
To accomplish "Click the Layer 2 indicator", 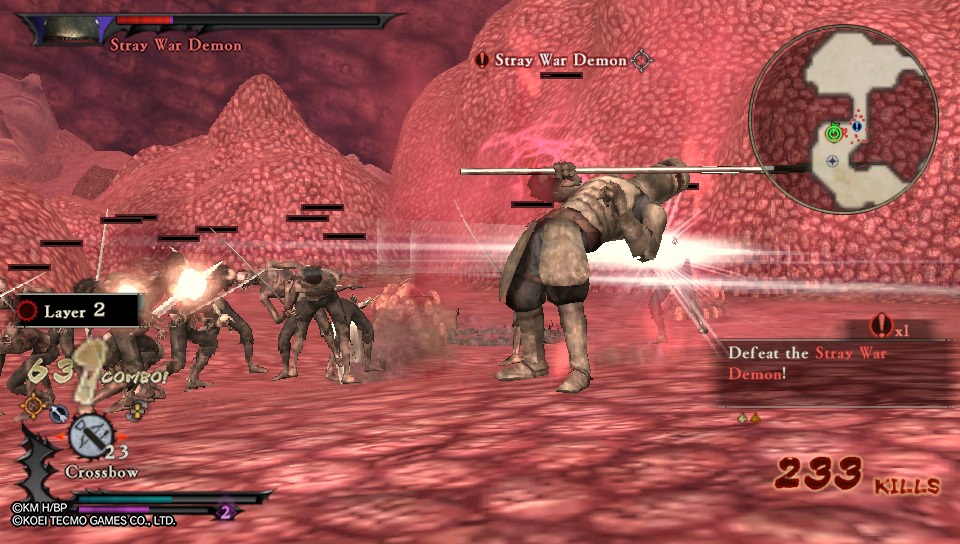I will pyautogui.click(x=74, y=311).
